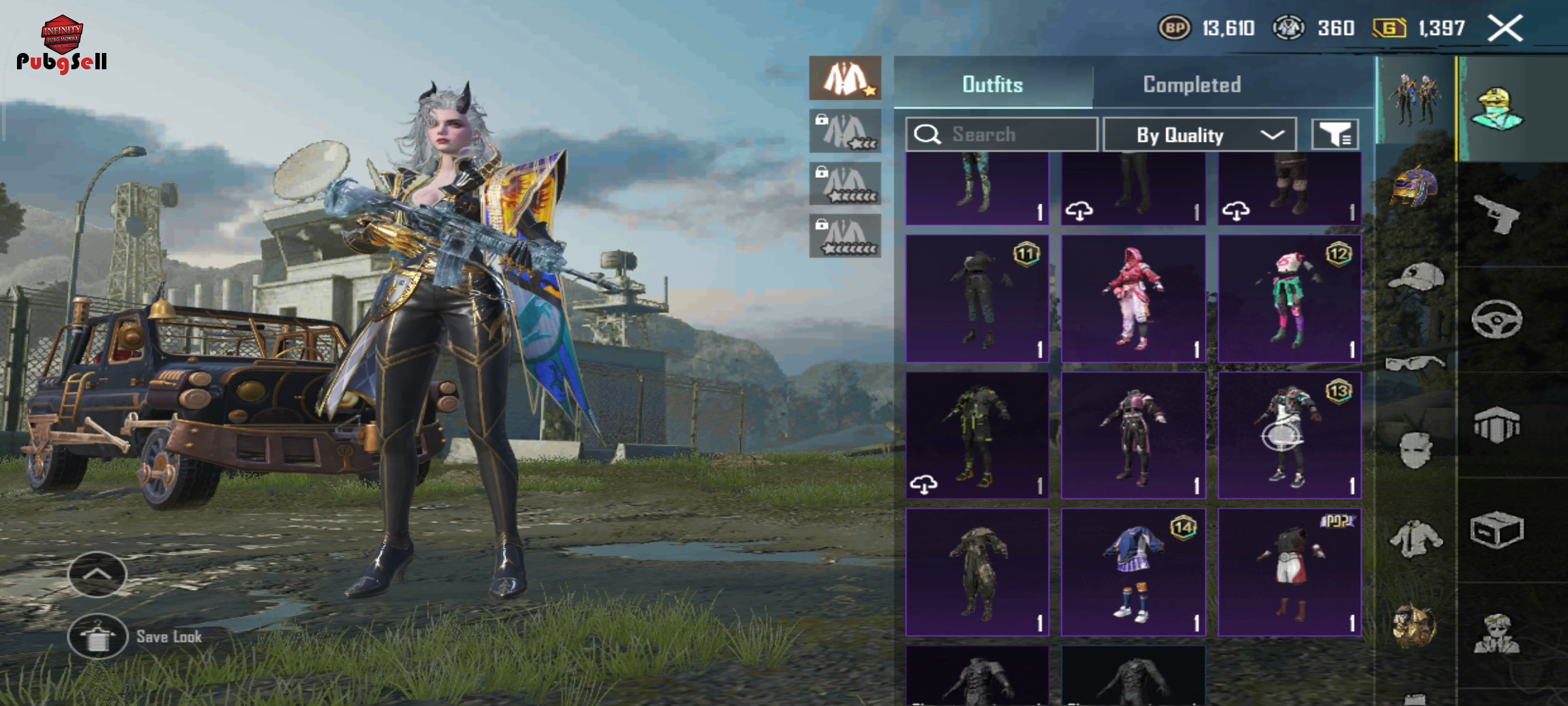Open the crate box category
The image size is (1568, 706).
coord(1497,530)
